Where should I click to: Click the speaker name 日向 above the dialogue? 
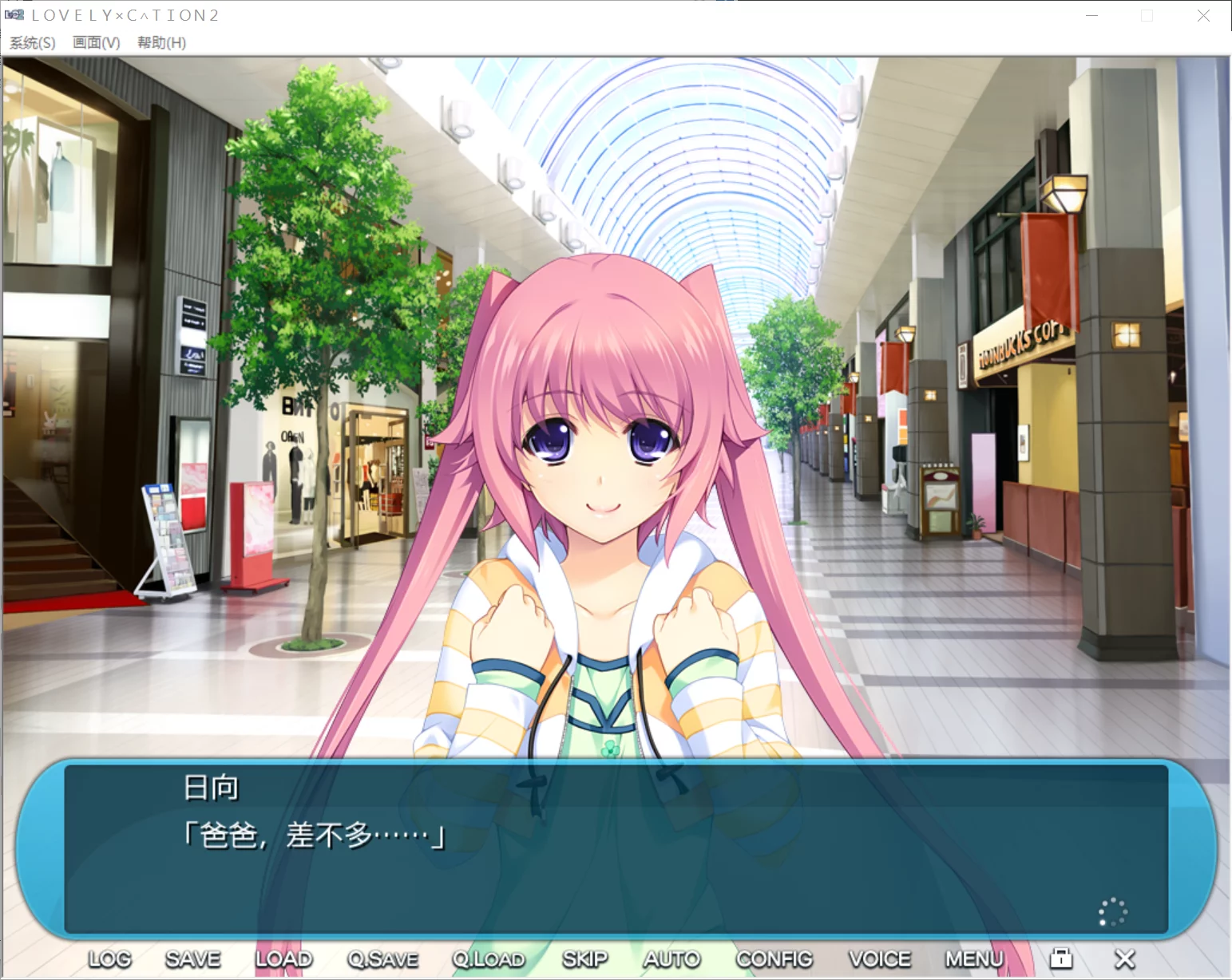[x=212, y=786]
